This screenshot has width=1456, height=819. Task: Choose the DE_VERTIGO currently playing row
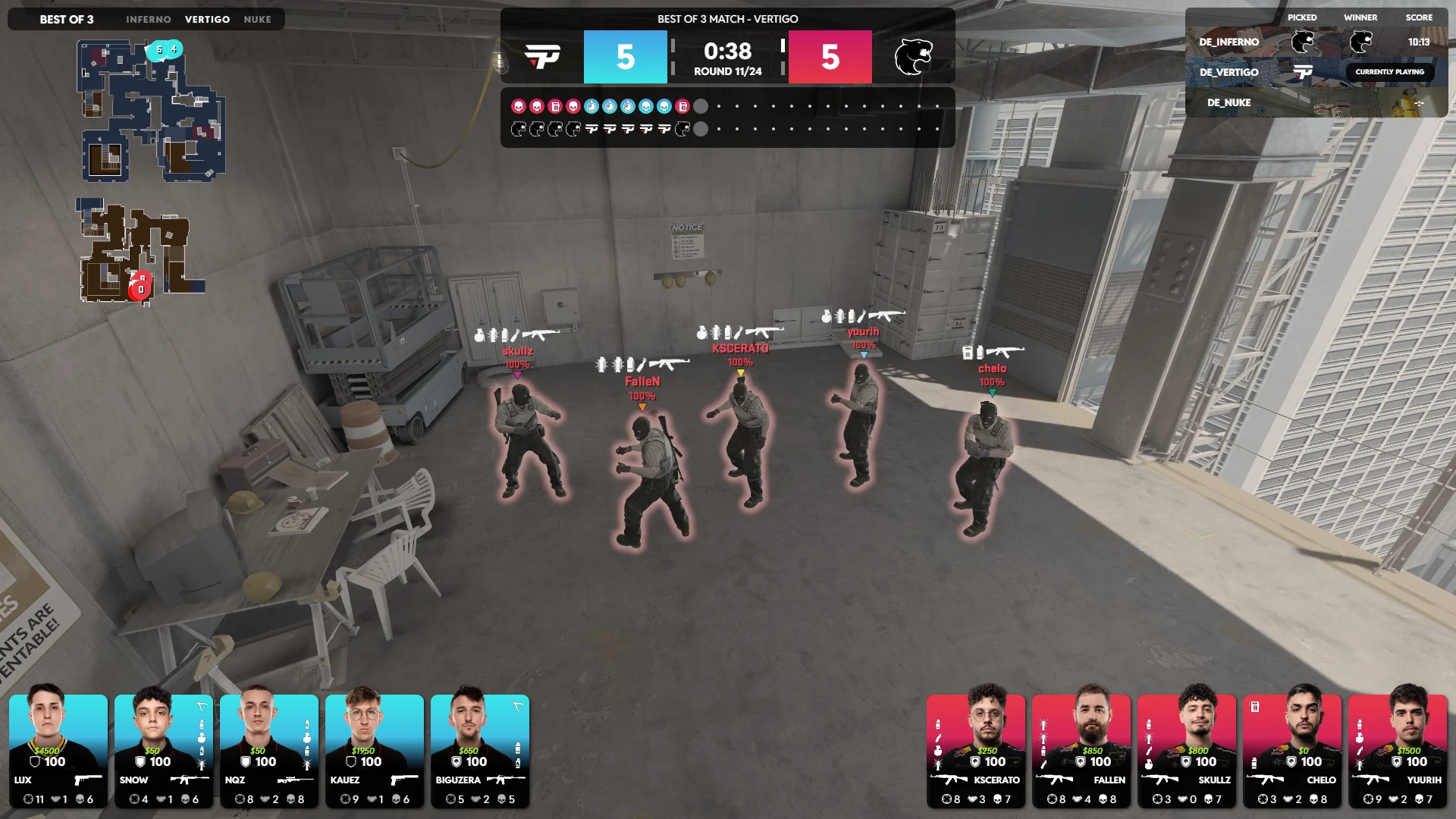(1316, 72)
